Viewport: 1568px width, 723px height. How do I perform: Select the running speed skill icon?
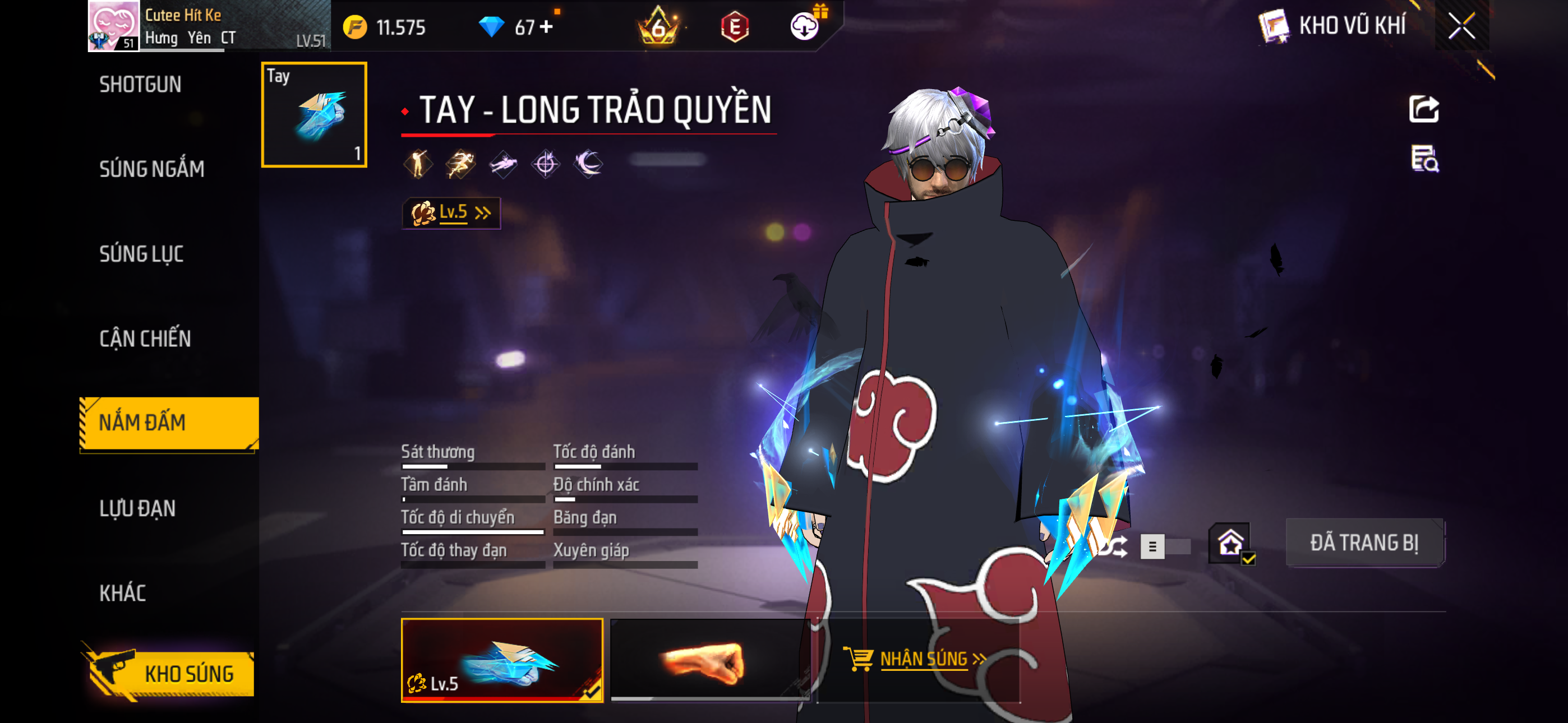[461, 164]
